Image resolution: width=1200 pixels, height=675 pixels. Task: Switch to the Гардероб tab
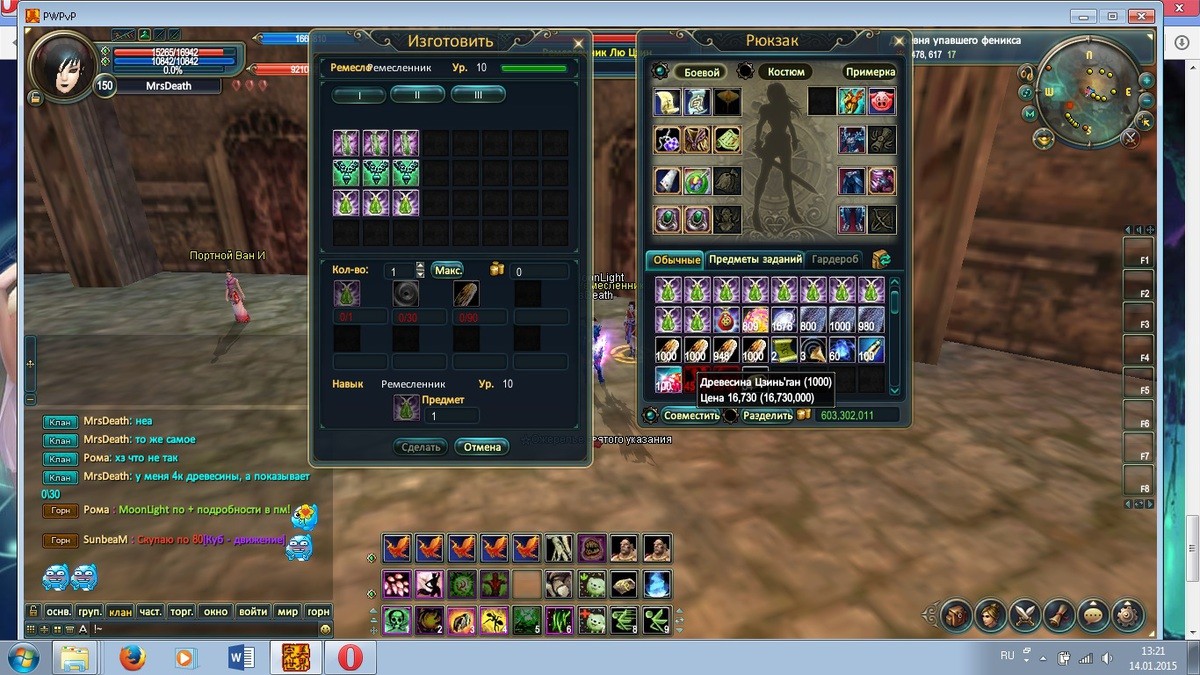(x=834, y=260)
